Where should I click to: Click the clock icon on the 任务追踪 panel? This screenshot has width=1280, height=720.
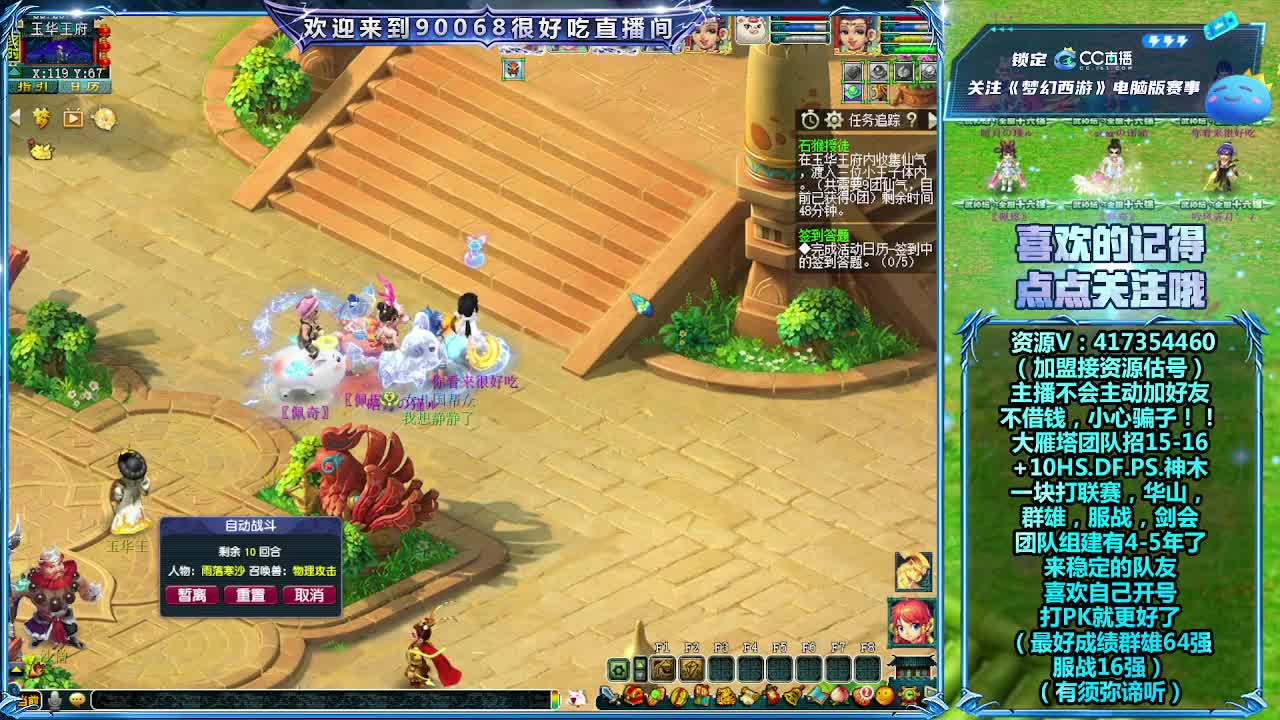(x=810, y=120)
